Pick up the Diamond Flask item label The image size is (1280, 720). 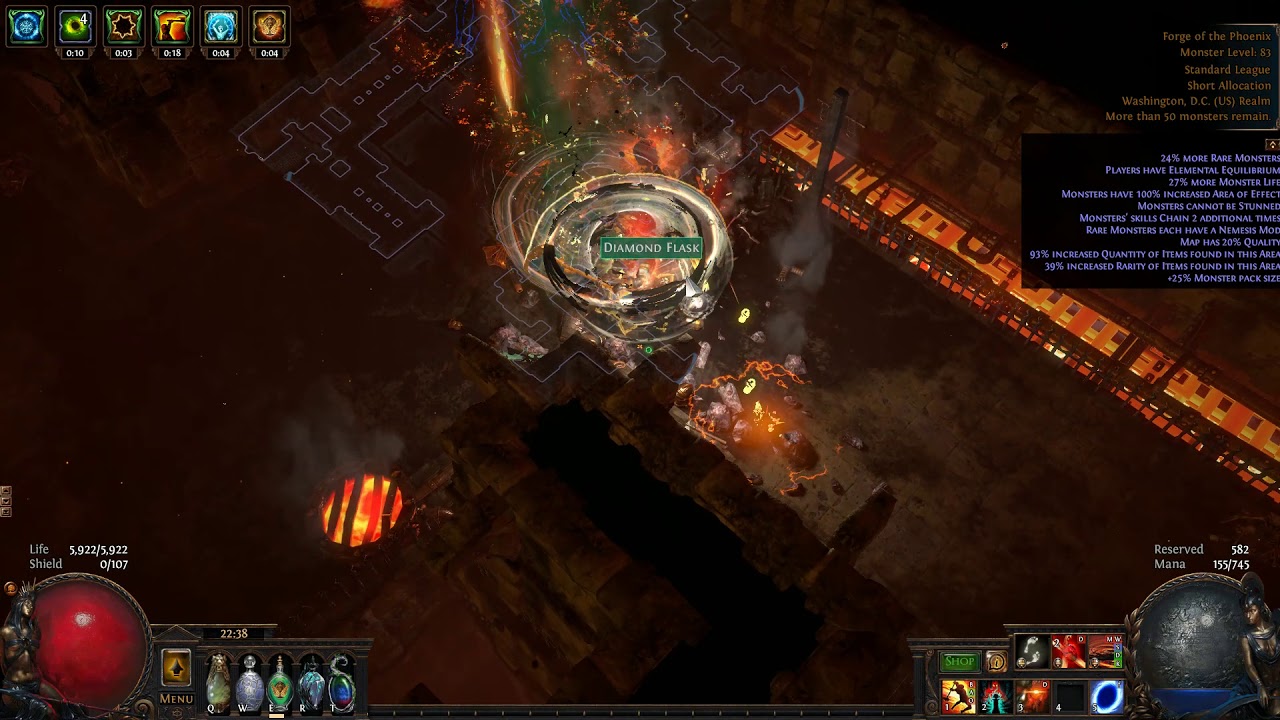[x=651, y=248]
